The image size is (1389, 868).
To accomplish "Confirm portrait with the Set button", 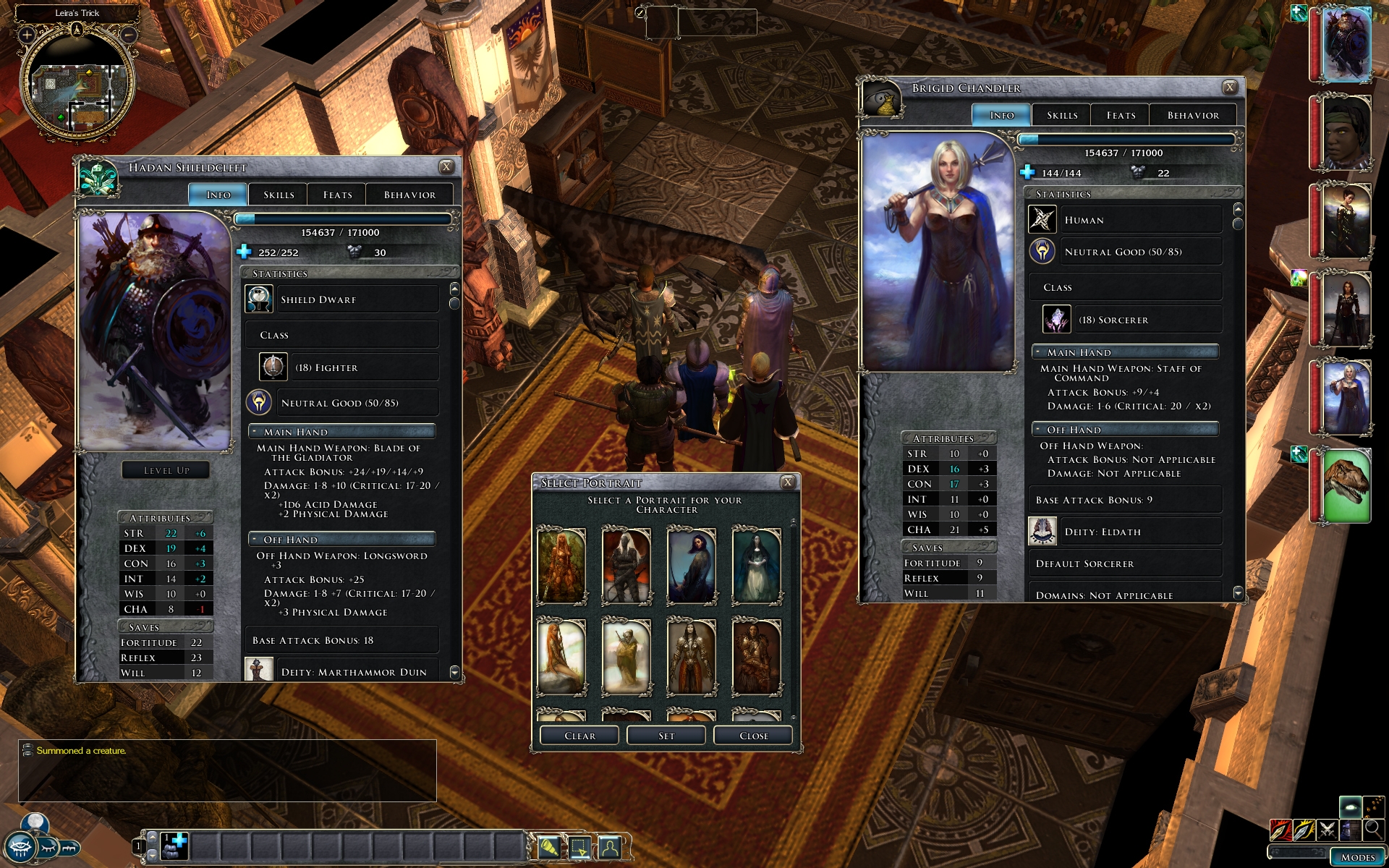I will tap(666, 736).
